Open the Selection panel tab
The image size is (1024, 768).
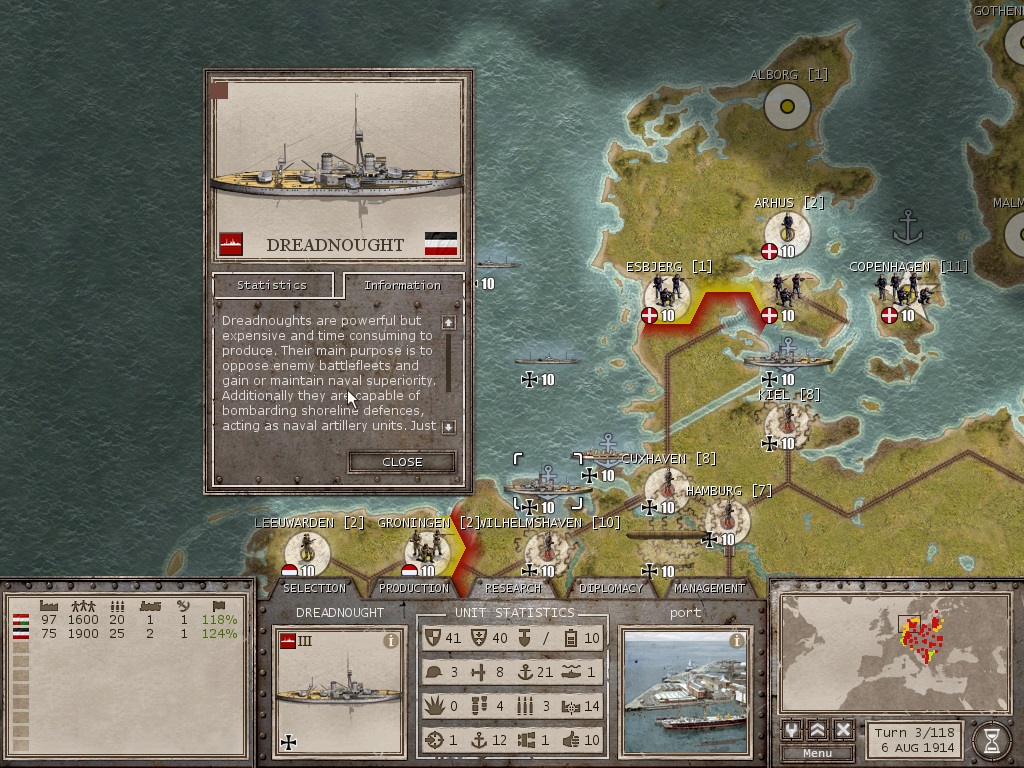(314, 588)
